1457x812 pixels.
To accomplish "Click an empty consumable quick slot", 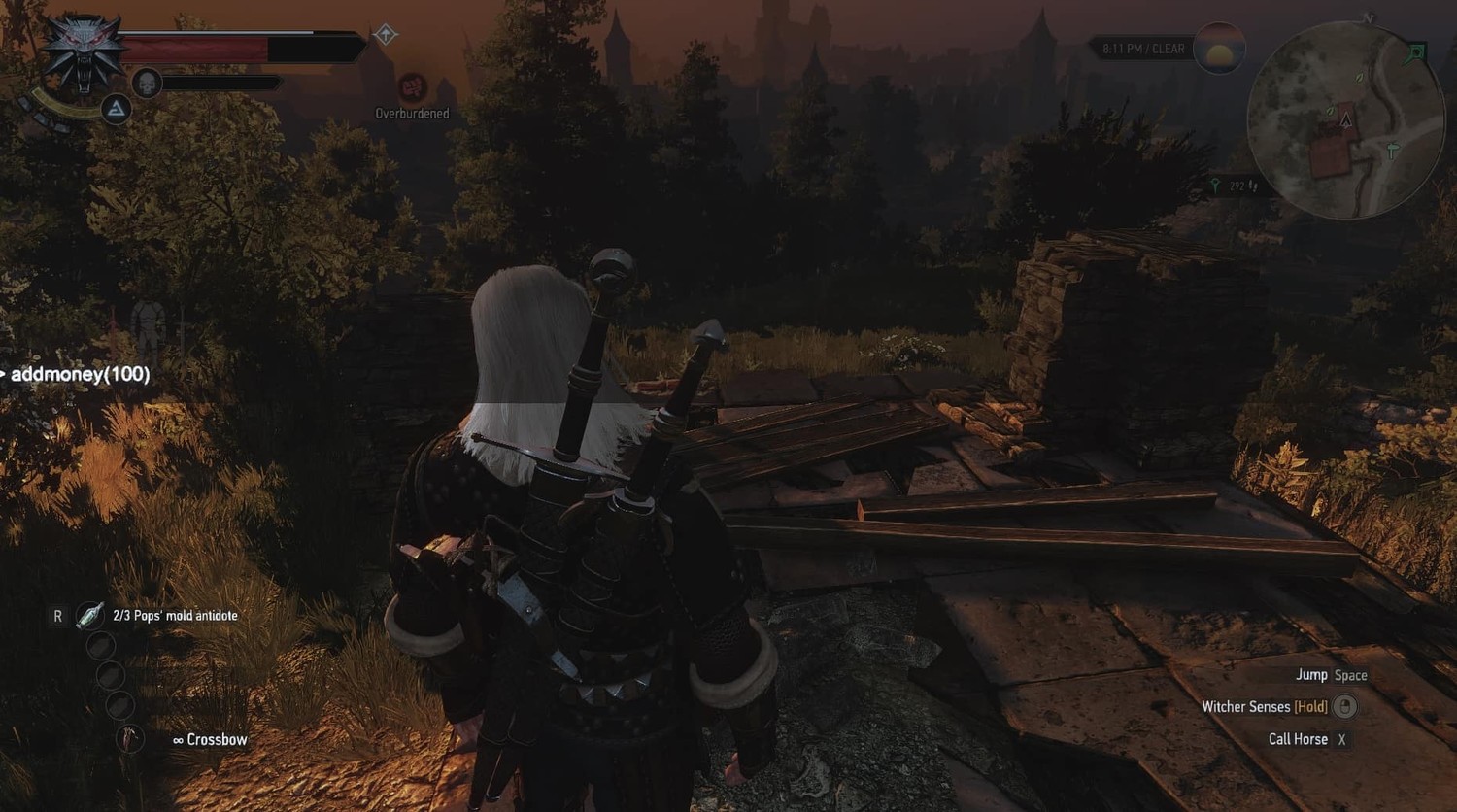I will (101, 645).
